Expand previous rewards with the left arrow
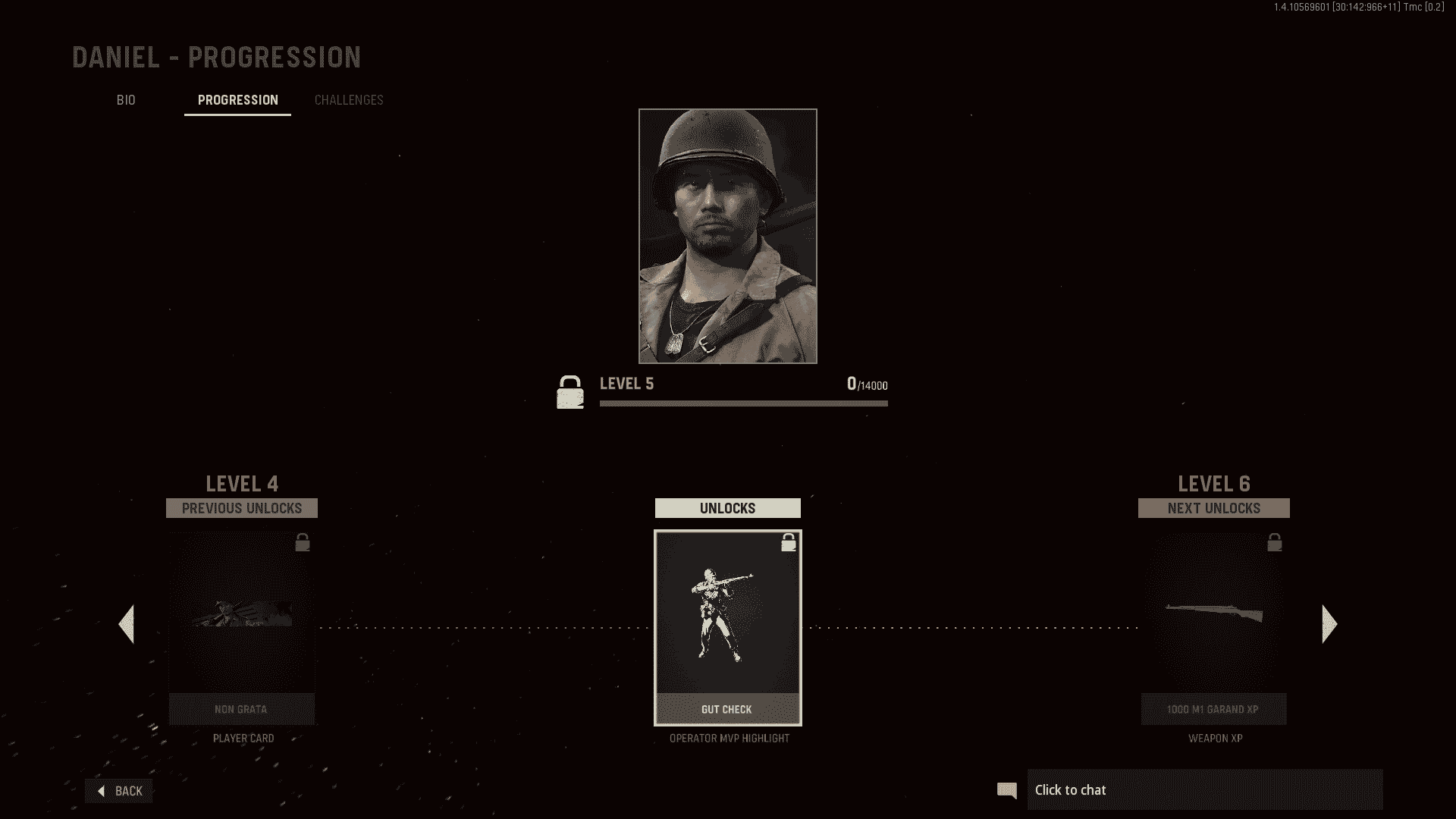This screenshot has width=1456, height=819. [x=127, y=623]
